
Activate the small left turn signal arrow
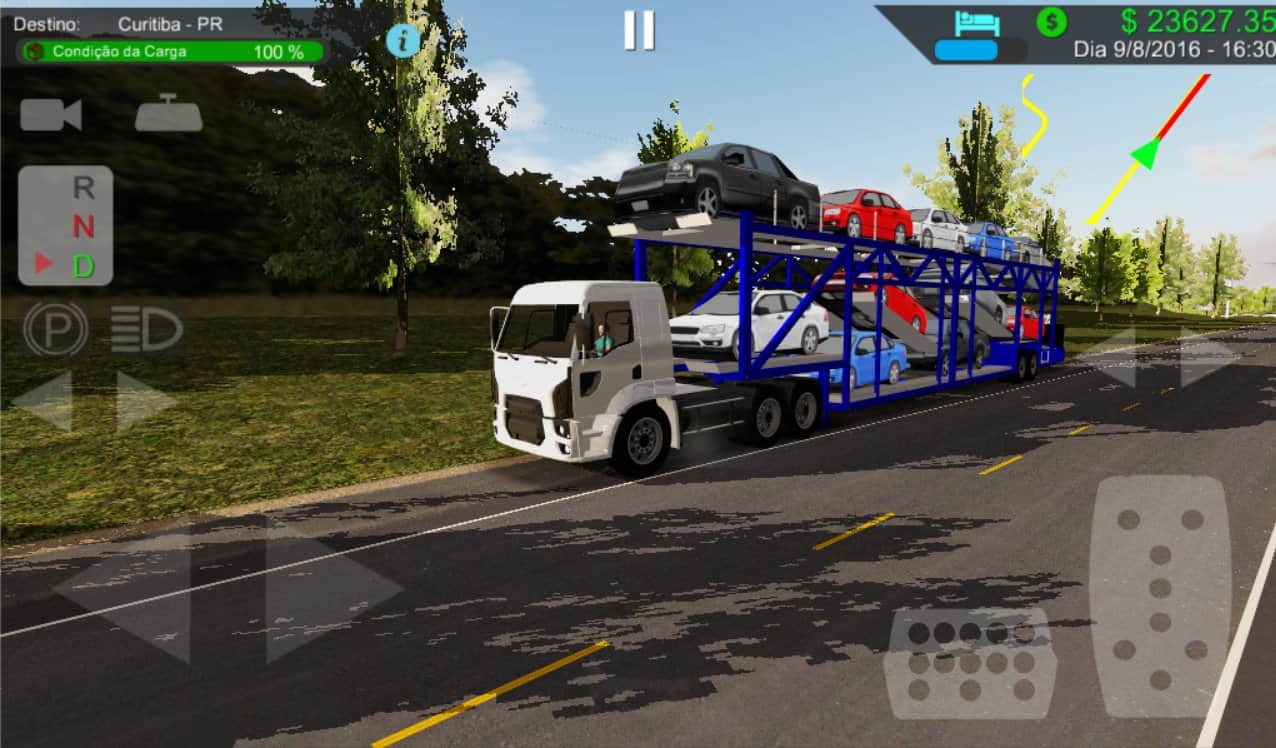[42, 401]
